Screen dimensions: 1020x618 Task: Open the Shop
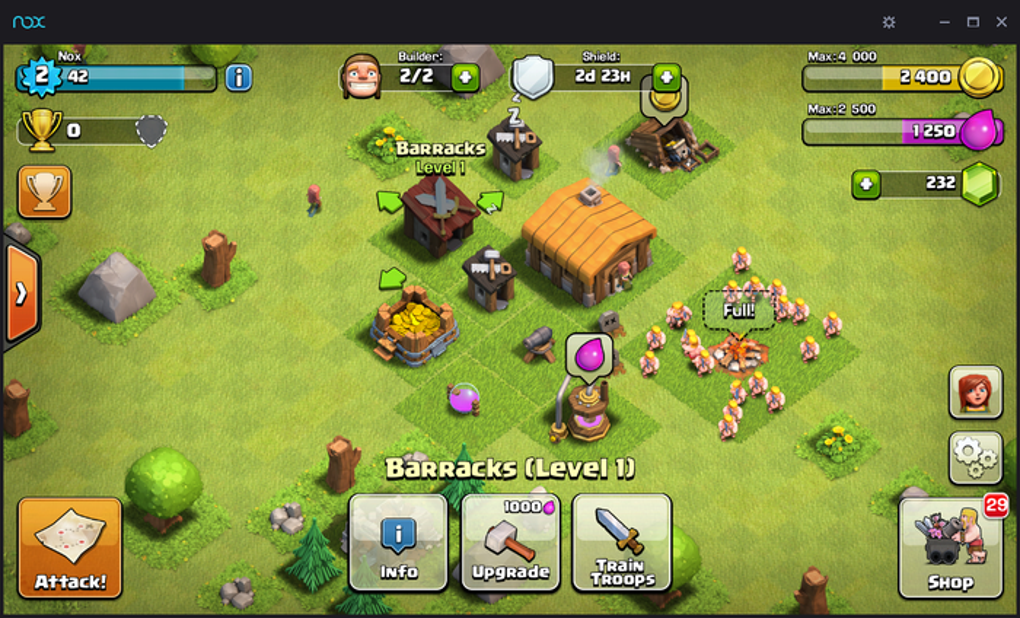[950, 547]
